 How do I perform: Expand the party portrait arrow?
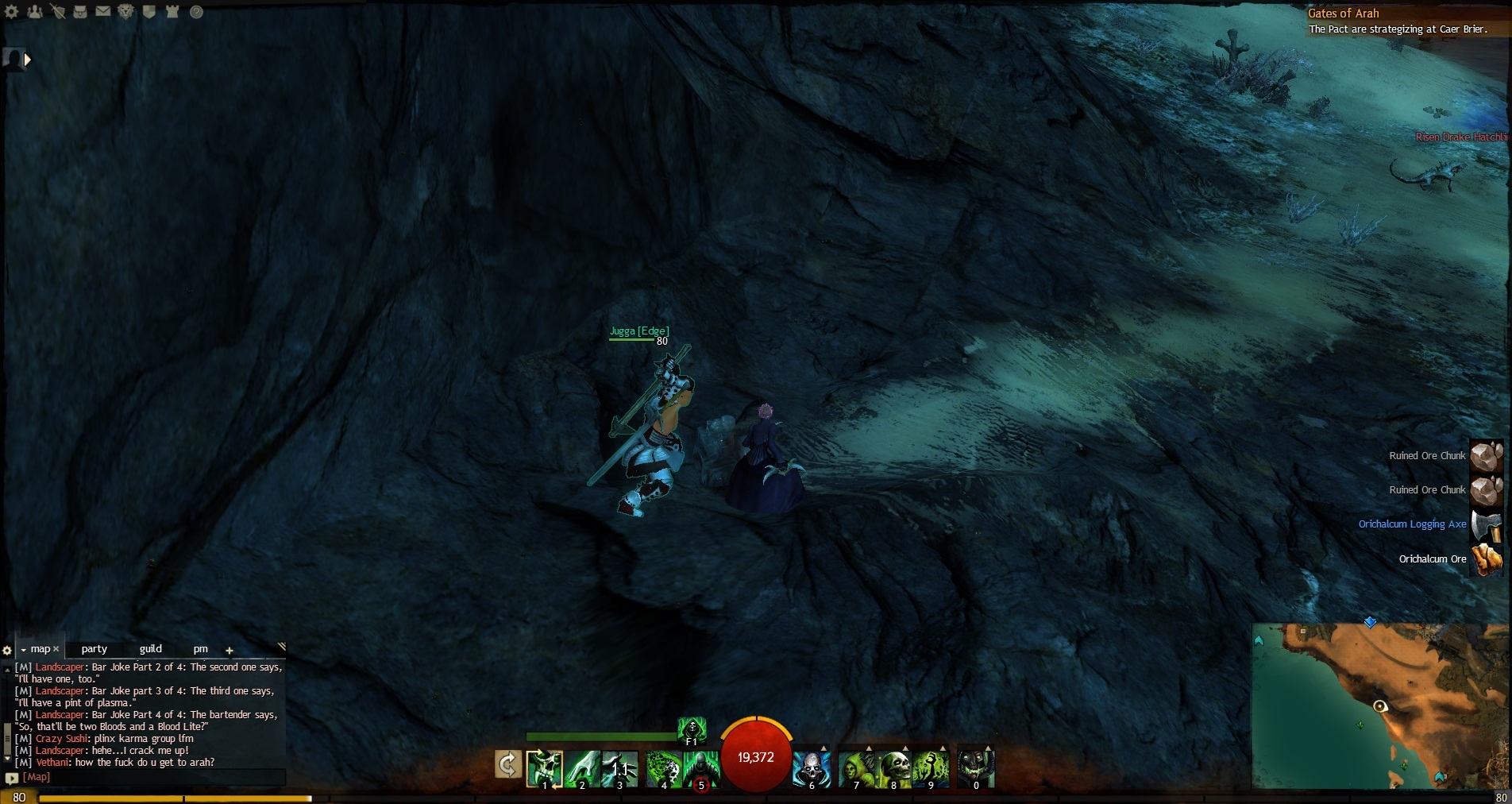[28, 59]
